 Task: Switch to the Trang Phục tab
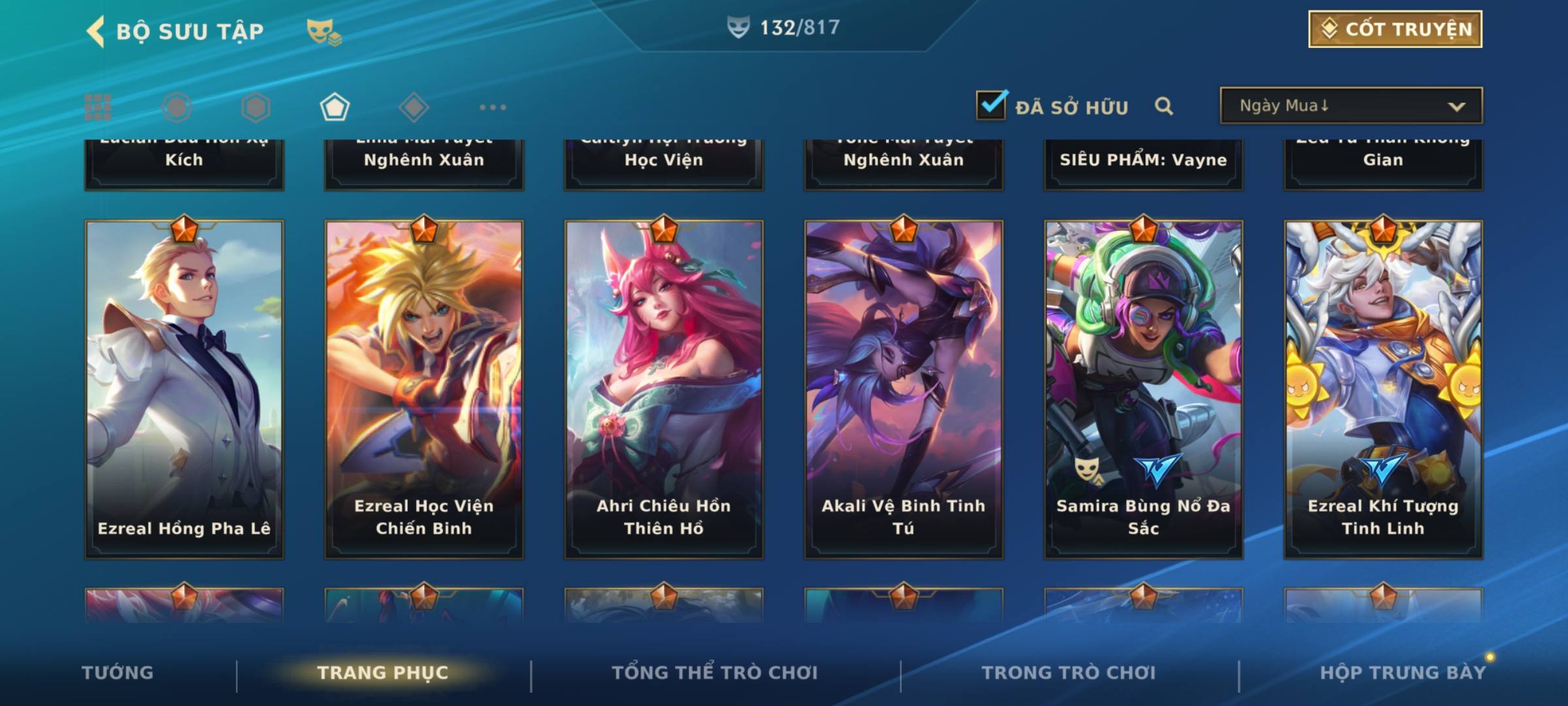(x=383, y=673)
